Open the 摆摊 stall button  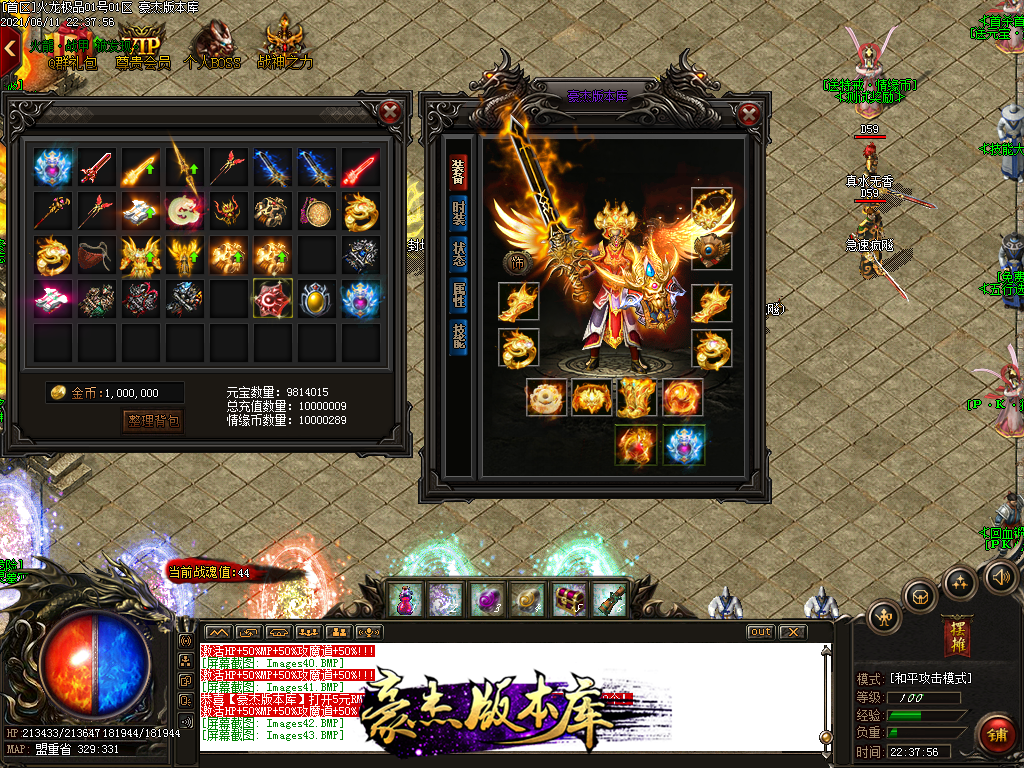[956, 636]
